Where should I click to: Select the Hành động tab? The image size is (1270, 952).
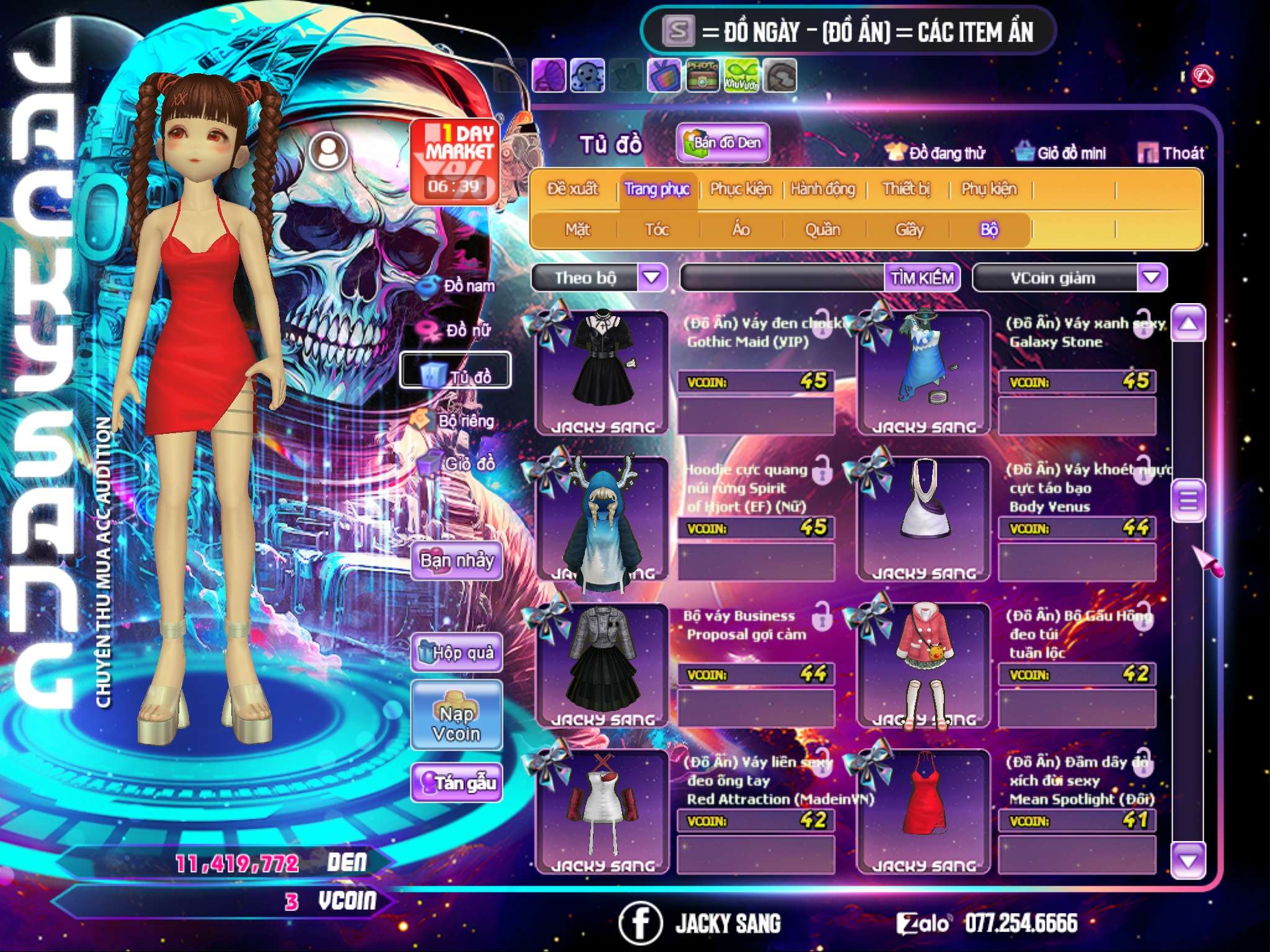pyautogui.click(x=823, y=189)
